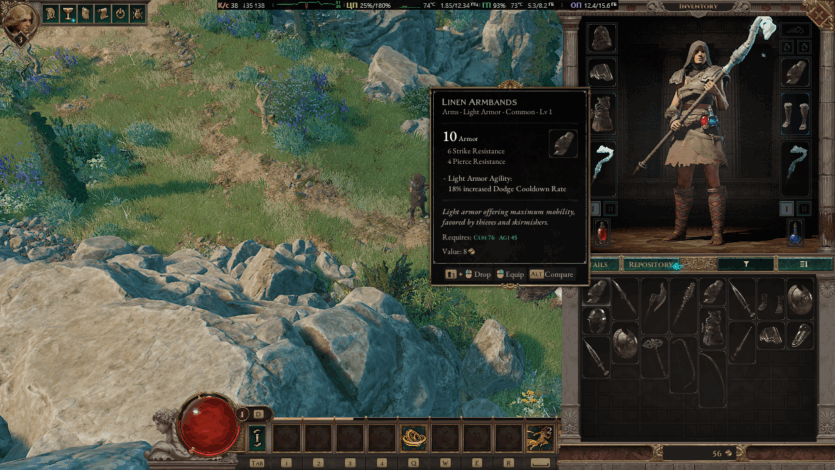This screenshot has width=835, height=470.
Task: Select the body armor in inventory
Action: point(712,328)
